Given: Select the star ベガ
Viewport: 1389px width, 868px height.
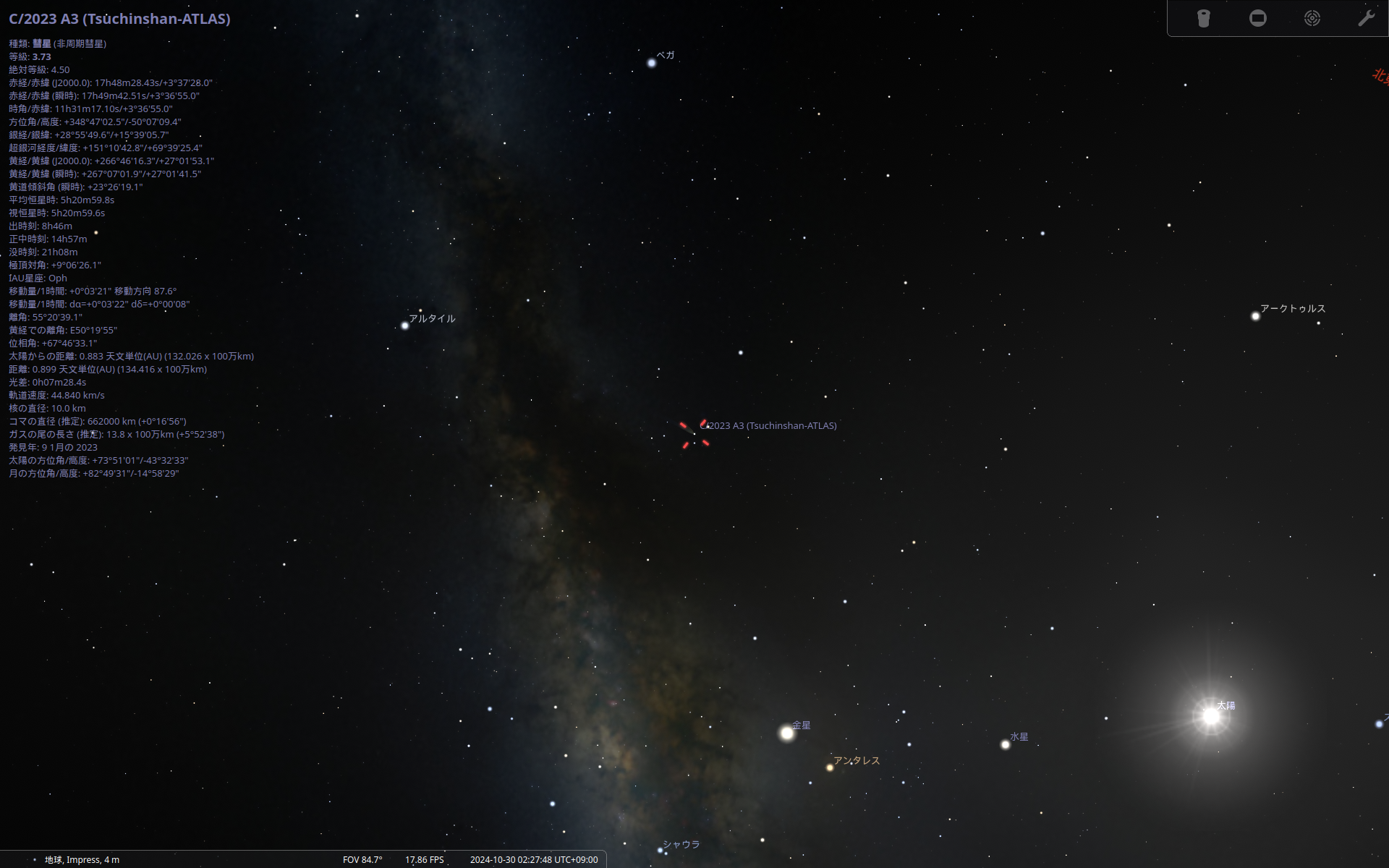Looking at the screenshot, I should pos(652,64).
